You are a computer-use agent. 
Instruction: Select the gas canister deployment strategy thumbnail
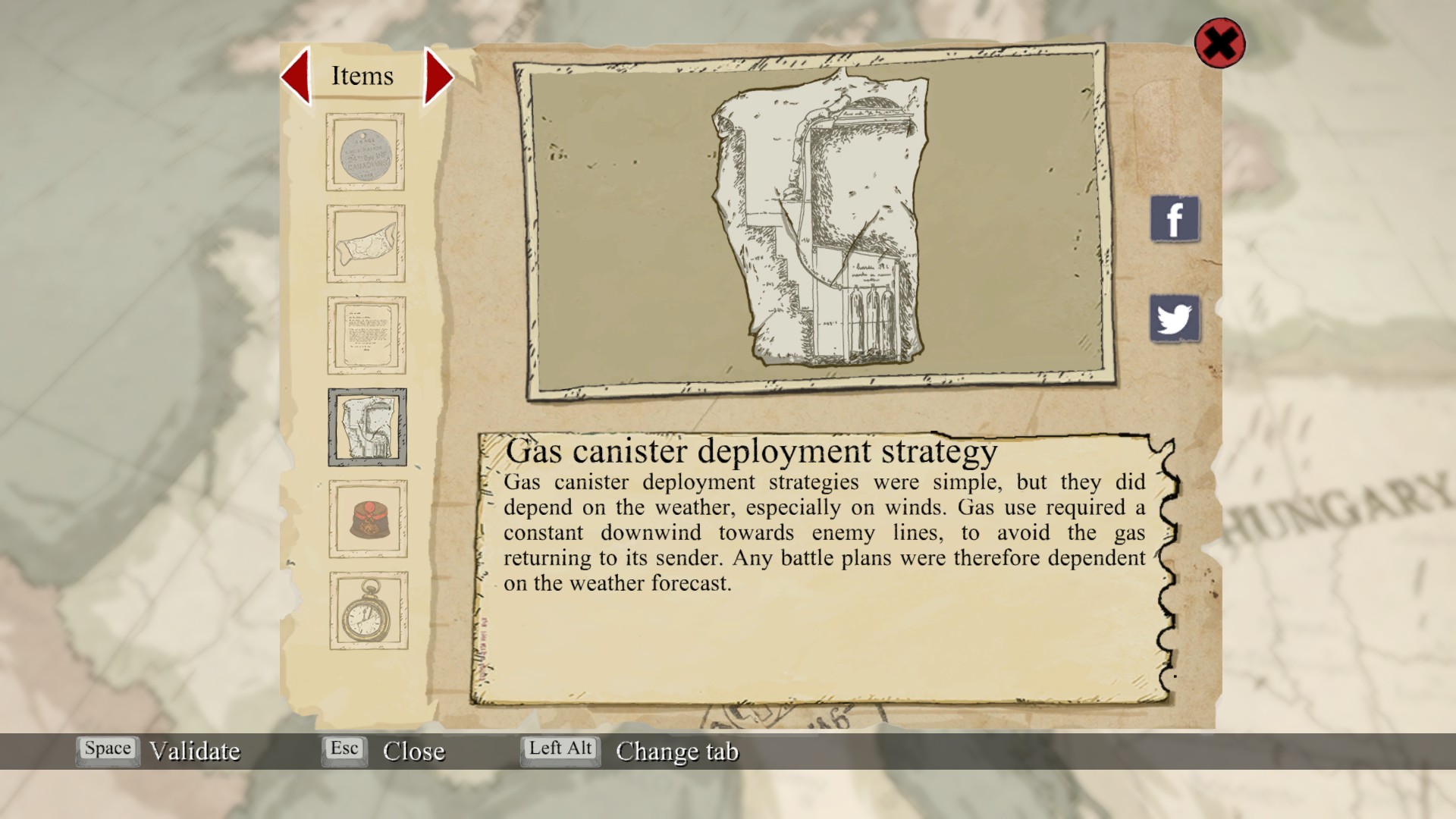(367, 427)
